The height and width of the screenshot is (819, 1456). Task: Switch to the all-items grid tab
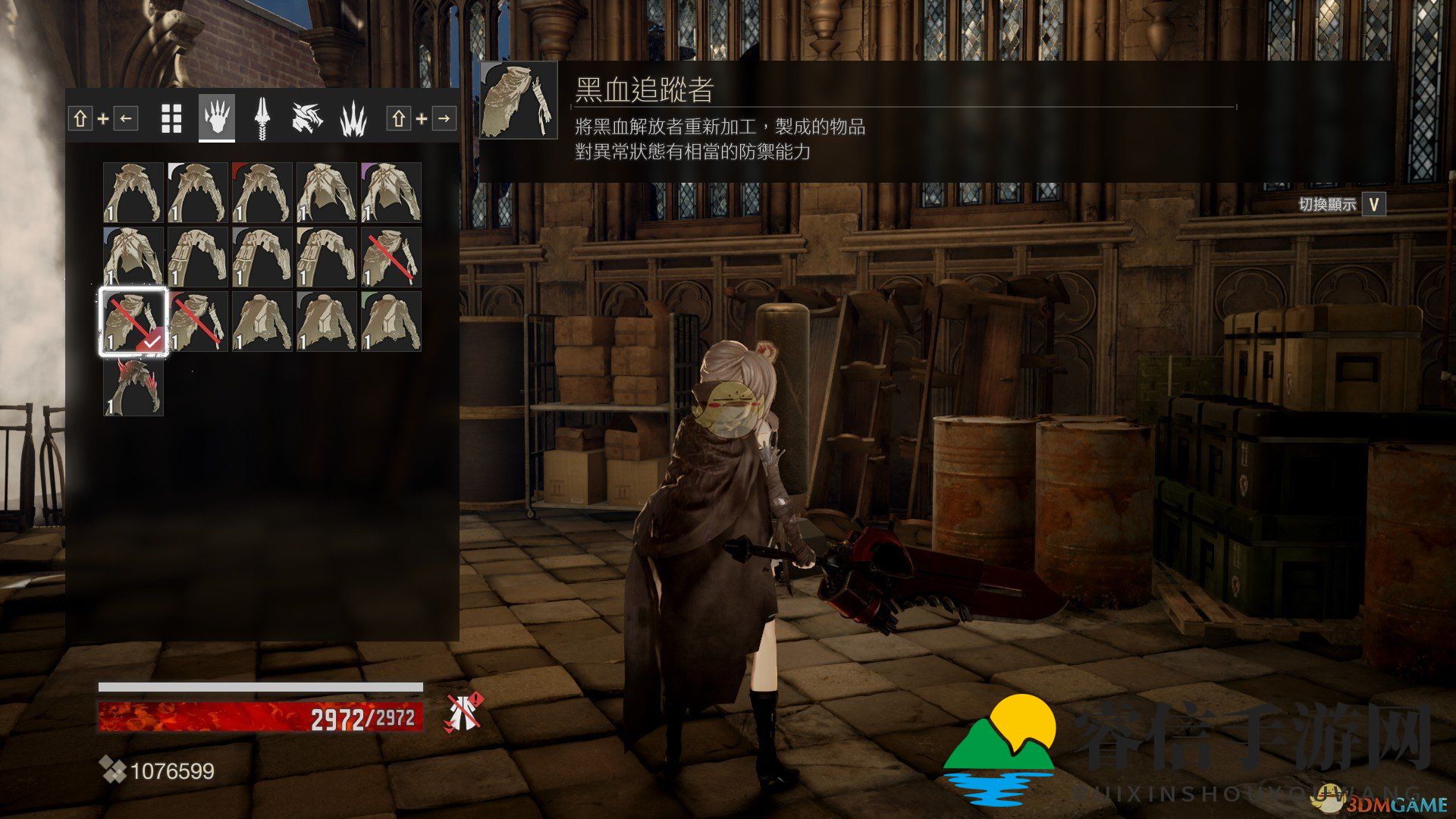(171, 118)
